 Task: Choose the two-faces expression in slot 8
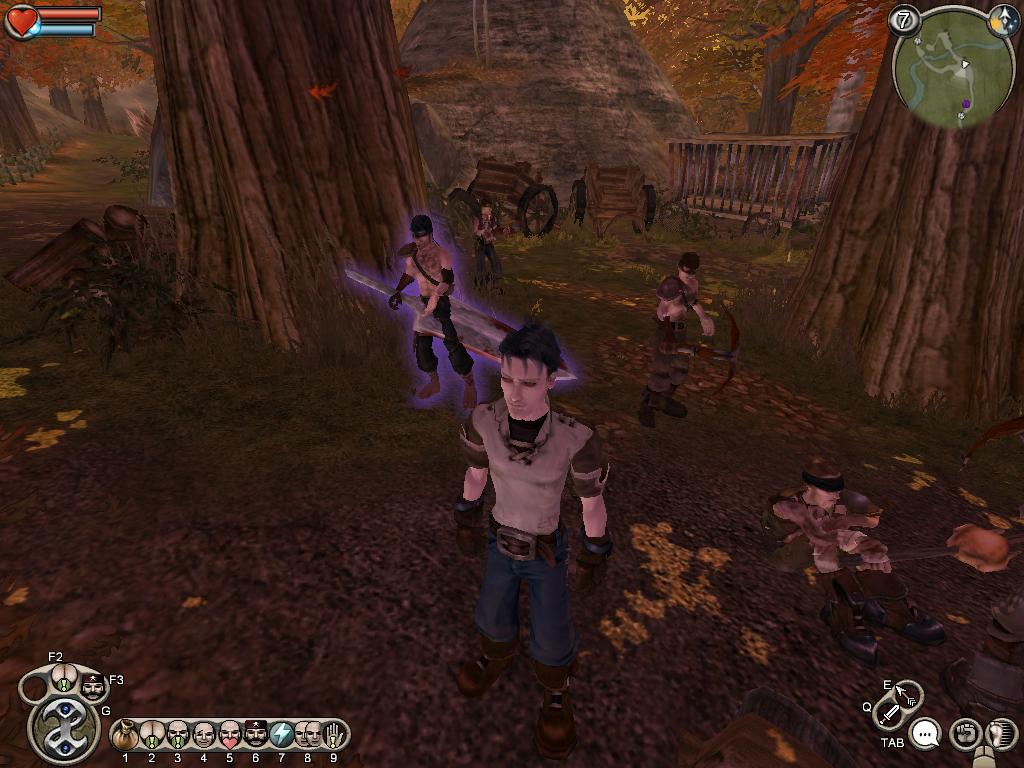click(x=308, y=736)
